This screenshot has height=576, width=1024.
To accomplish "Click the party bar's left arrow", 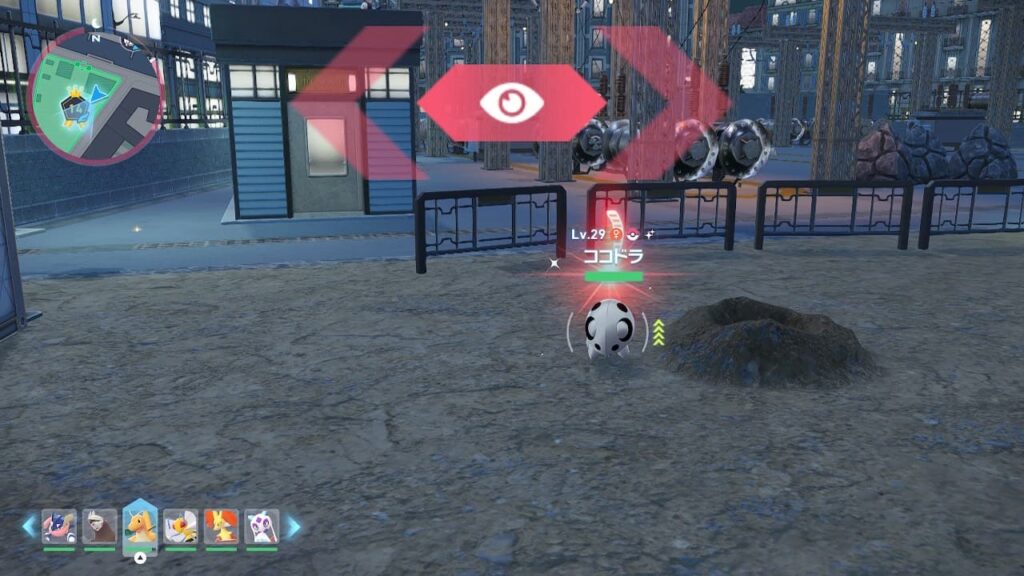I will click(28, 527).
